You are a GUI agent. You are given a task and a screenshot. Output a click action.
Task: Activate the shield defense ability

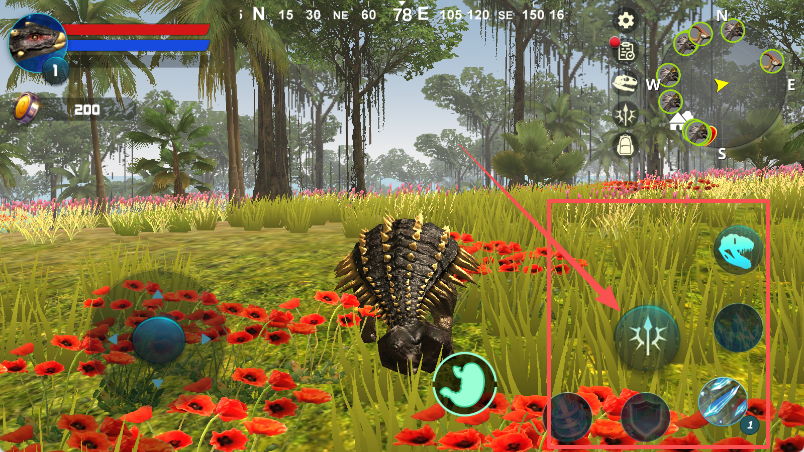[x=645, y=416]
